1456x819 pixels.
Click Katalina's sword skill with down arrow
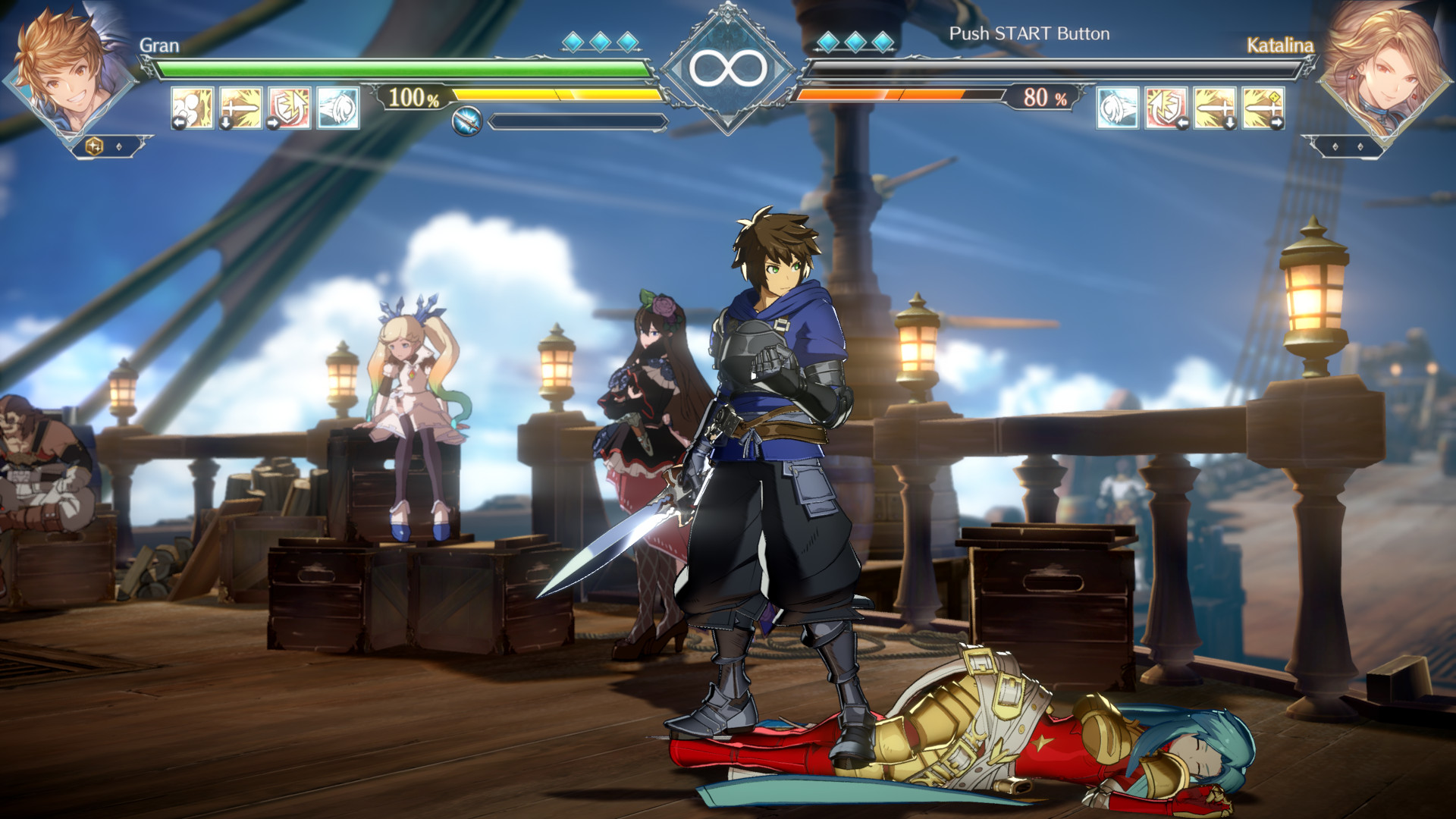[x=1214, y=106]
